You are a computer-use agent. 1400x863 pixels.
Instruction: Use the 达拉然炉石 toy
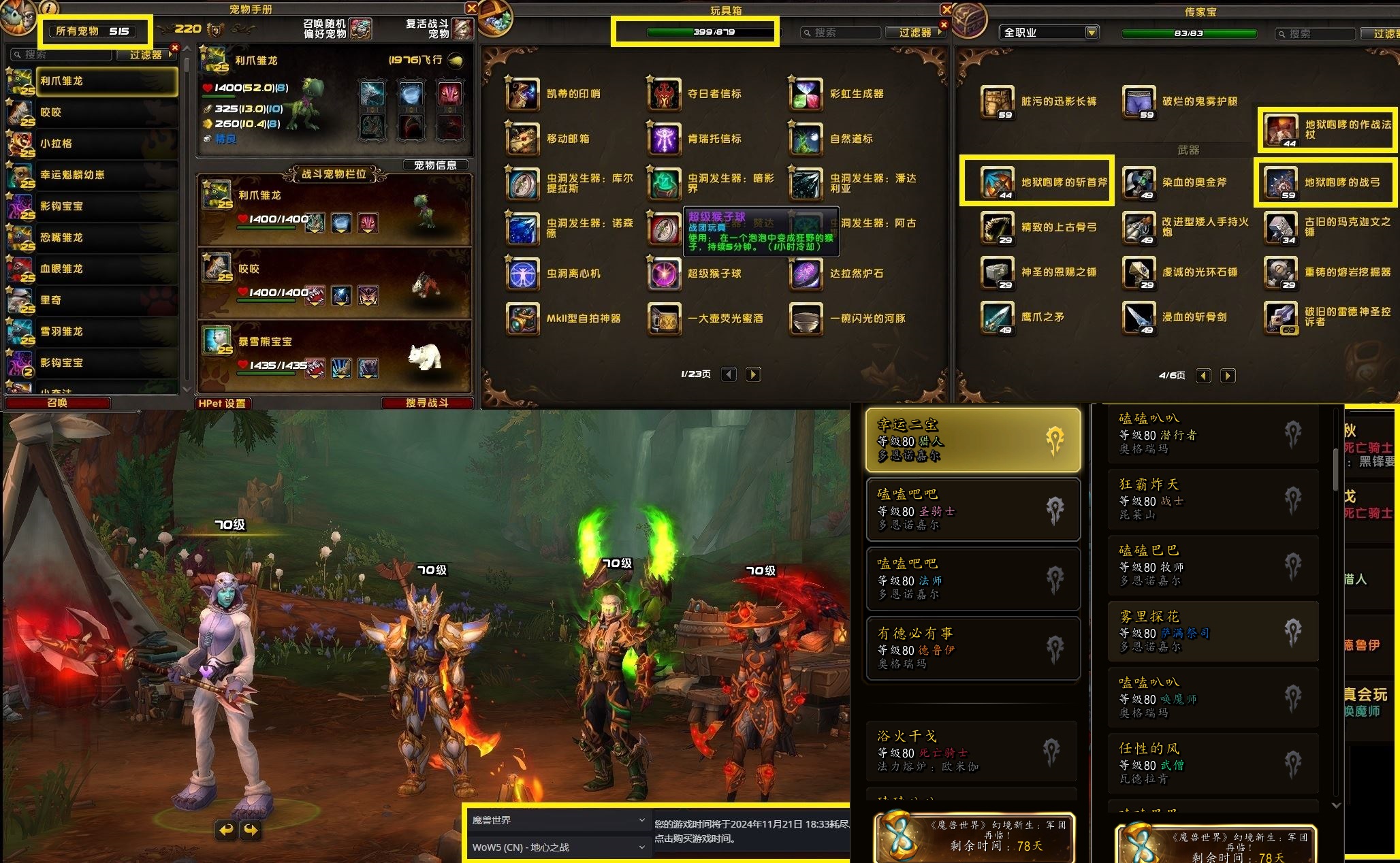coord(806,274)
